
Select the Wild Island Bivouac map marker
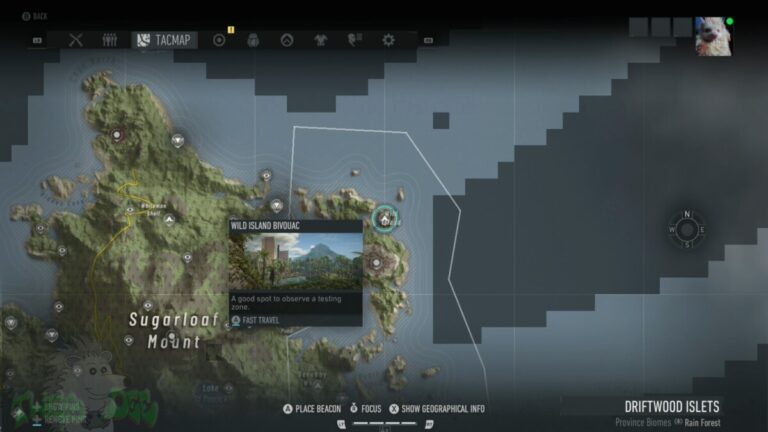[x=385, y=217]
